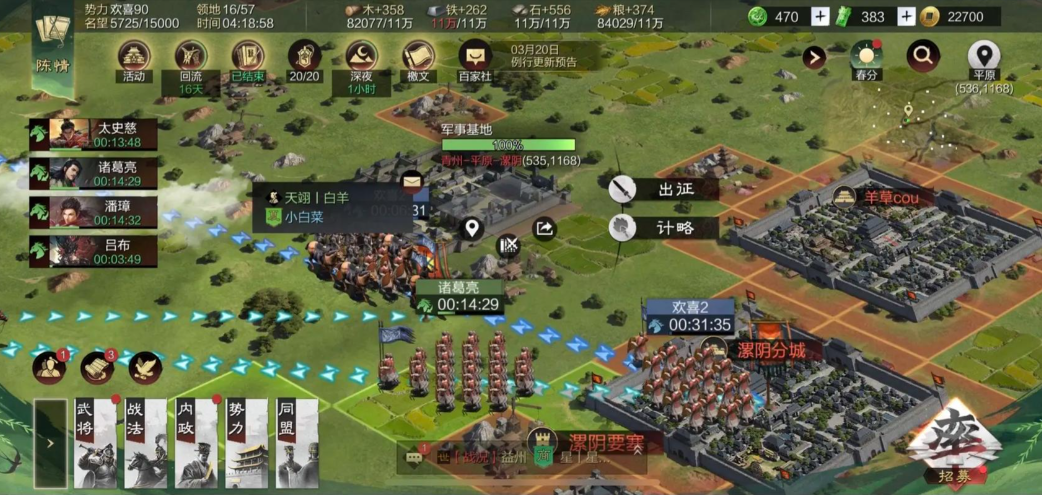The image size is (1042, 495).
Task: Open the 回流 returning player icon
Action: pos(190,59)
